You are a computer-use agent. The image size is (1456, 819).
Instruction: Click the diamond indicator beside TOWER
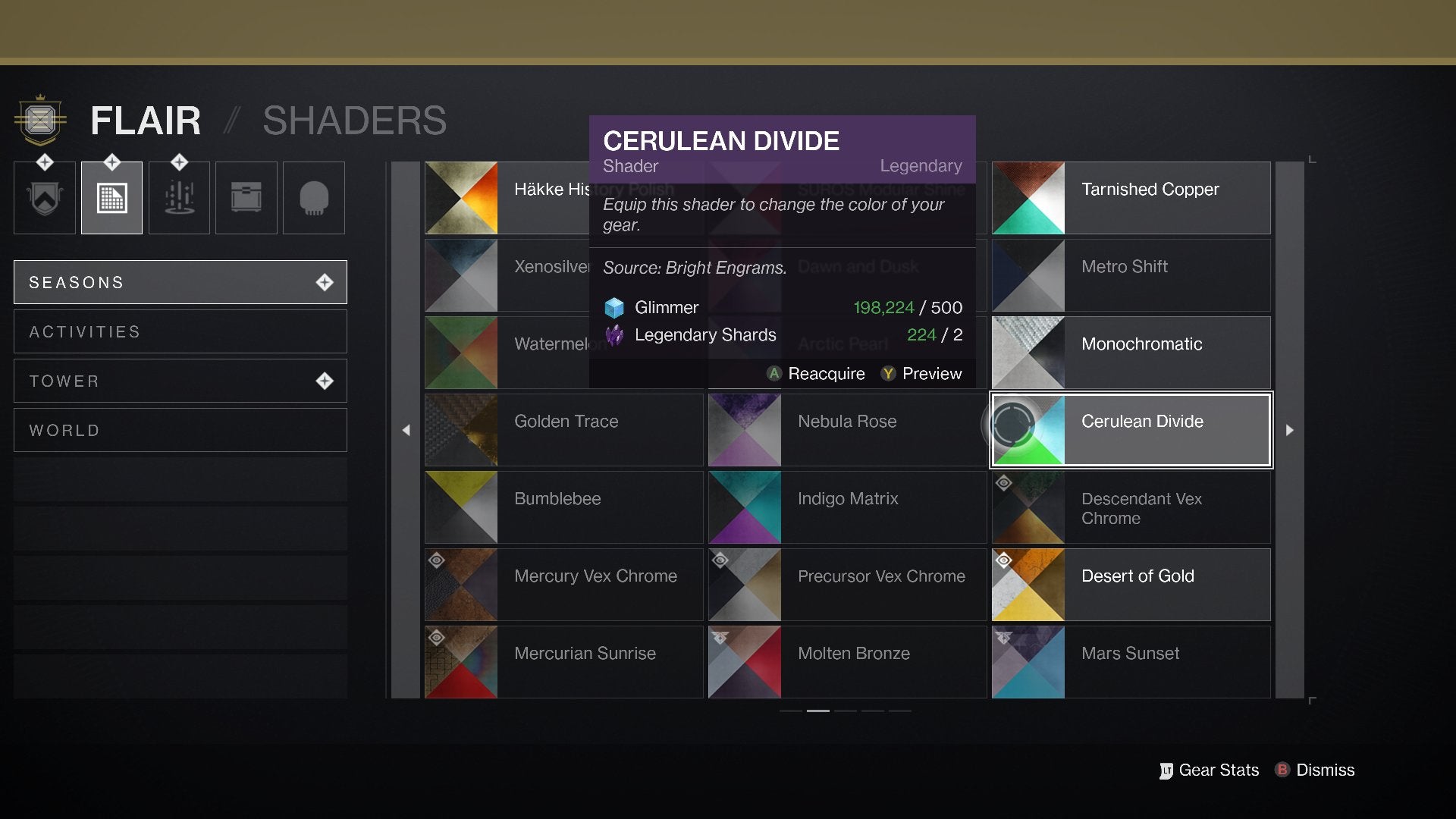click(x=325, y=381)
